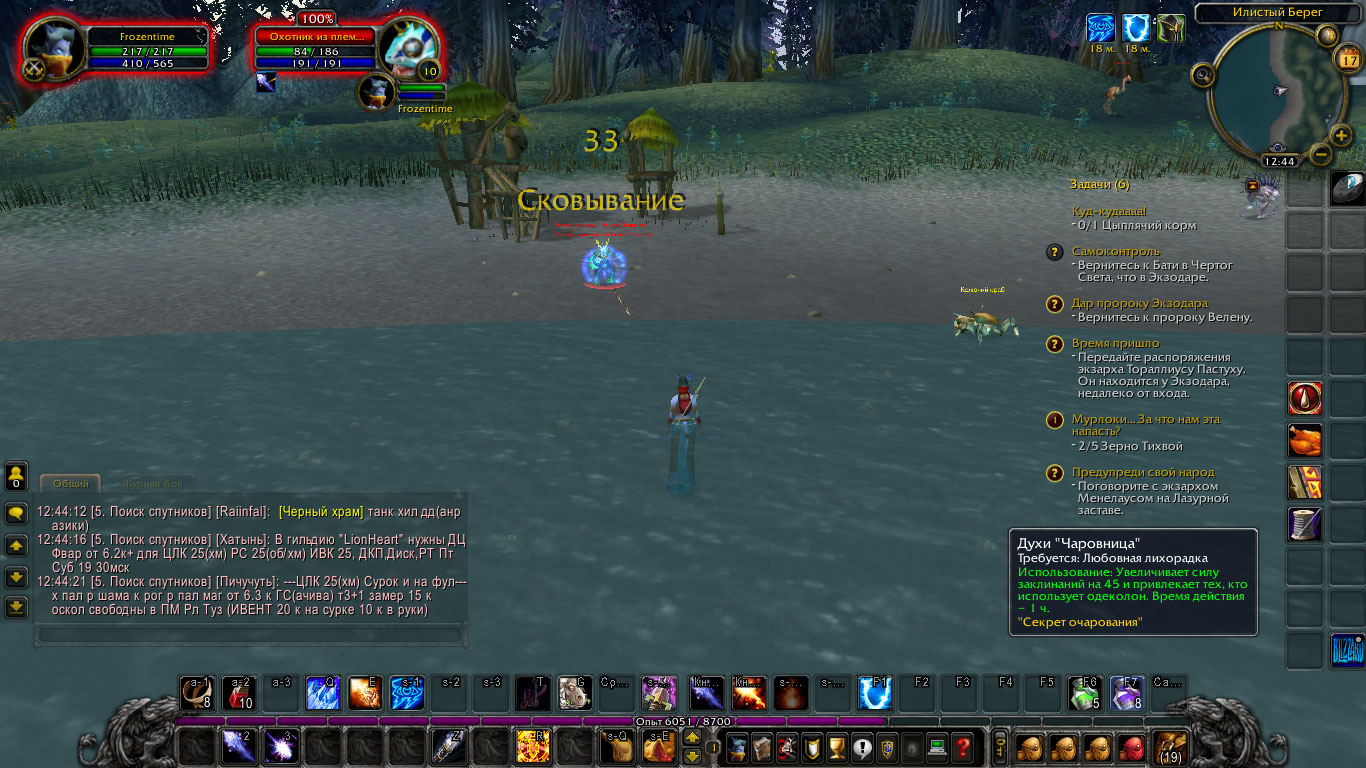Open the main backpack with 19 slots
1366x768 pixels.
(x=1169, y=747)
